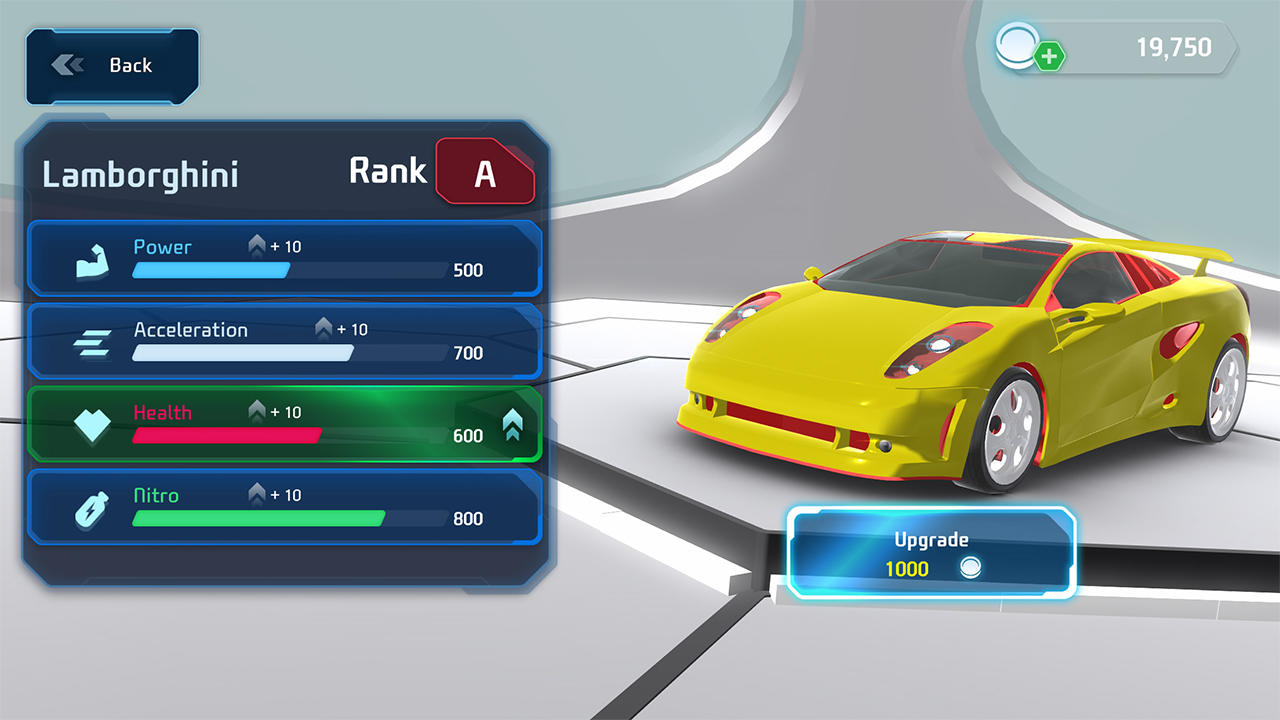Click the Rank A badge

pyautogui.click(x=486, y=172)
